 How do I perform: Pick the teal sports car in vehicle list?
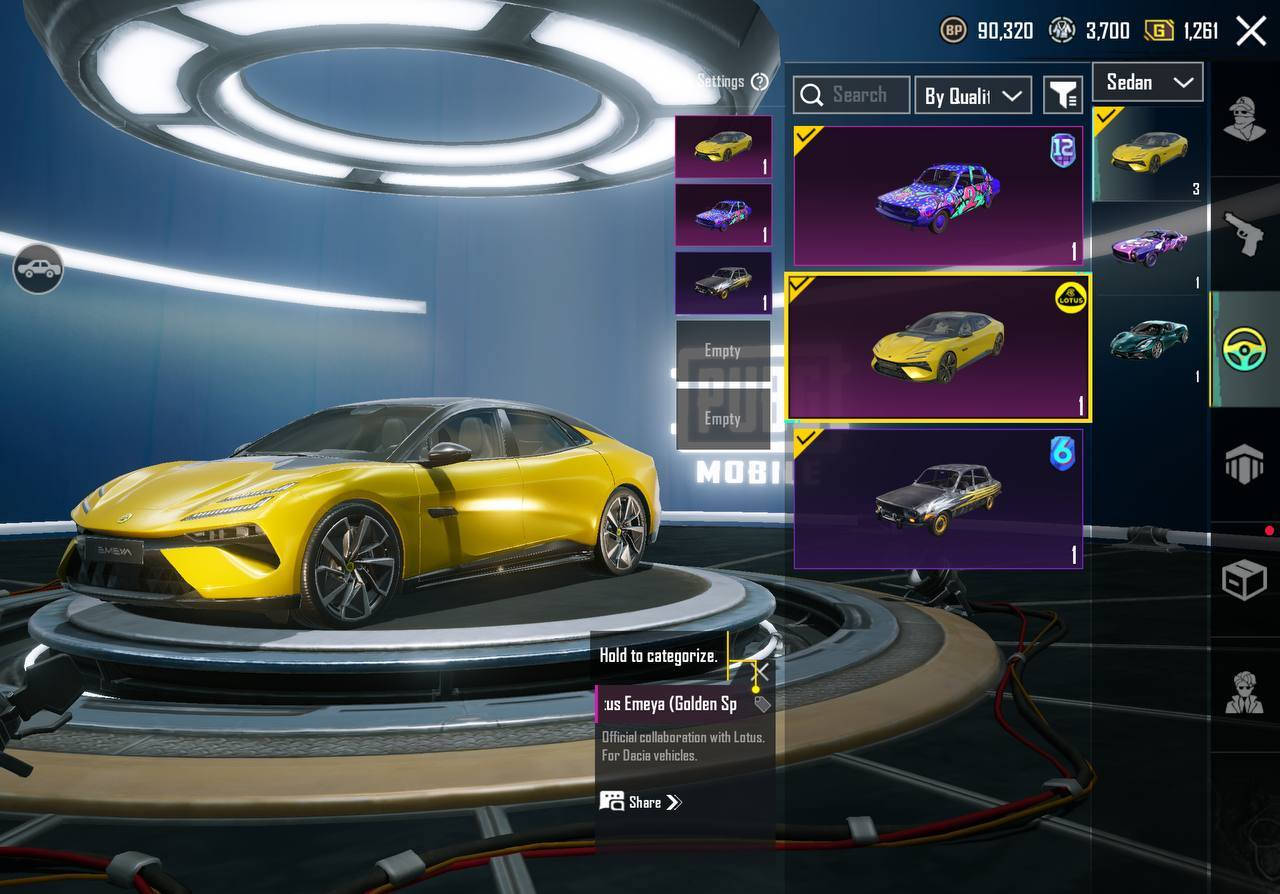[x=1148, y=340]
